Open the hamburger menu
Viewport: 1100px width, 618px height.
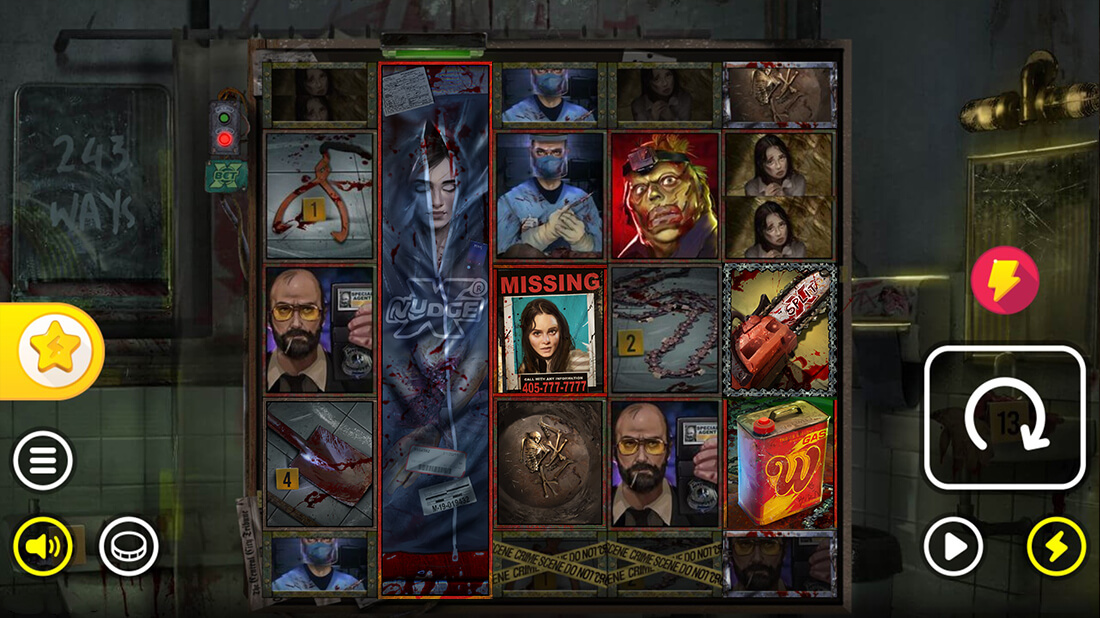(43, 461)
